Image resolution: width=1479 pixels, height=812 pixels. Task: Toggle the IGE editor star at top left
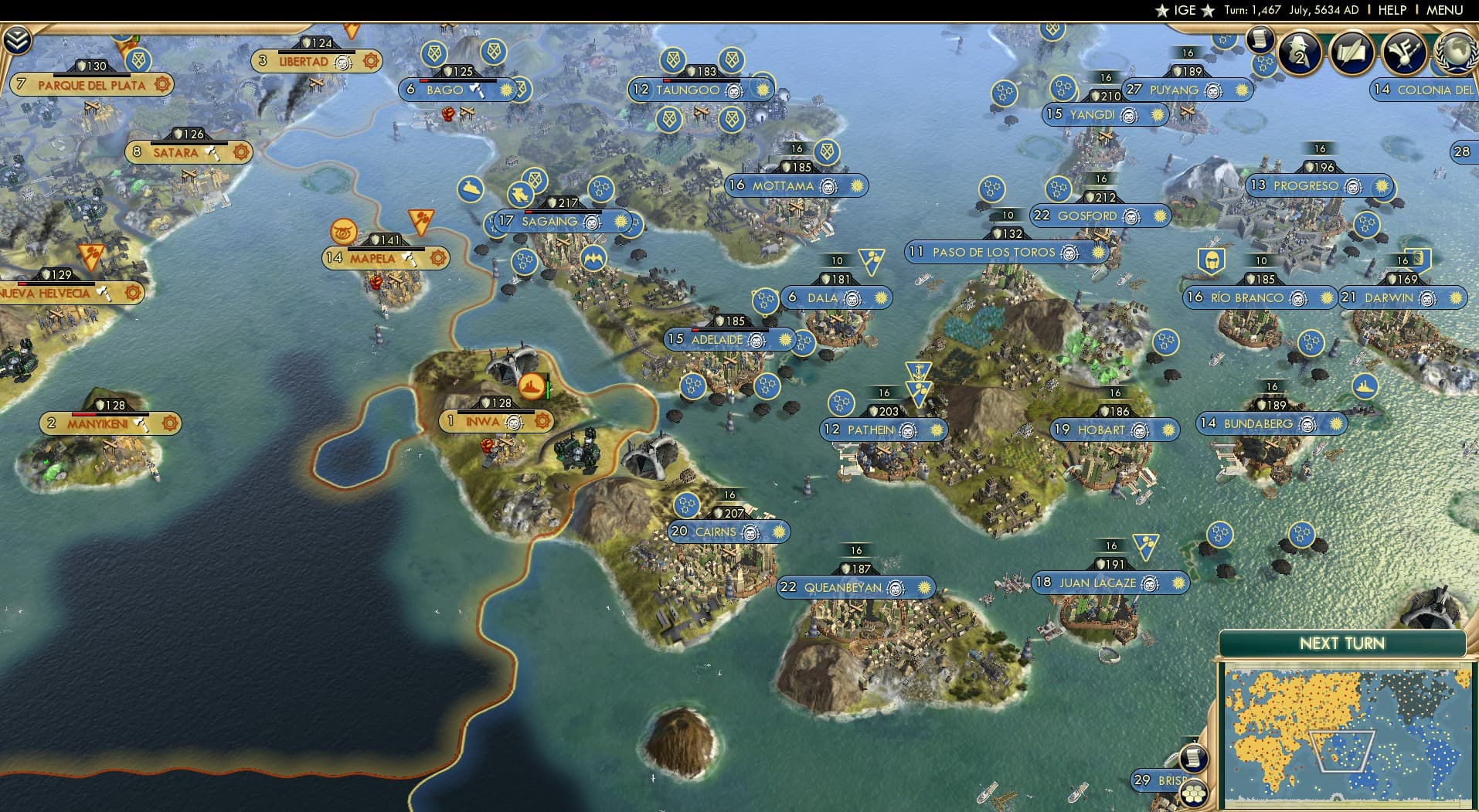point(1163,10)
